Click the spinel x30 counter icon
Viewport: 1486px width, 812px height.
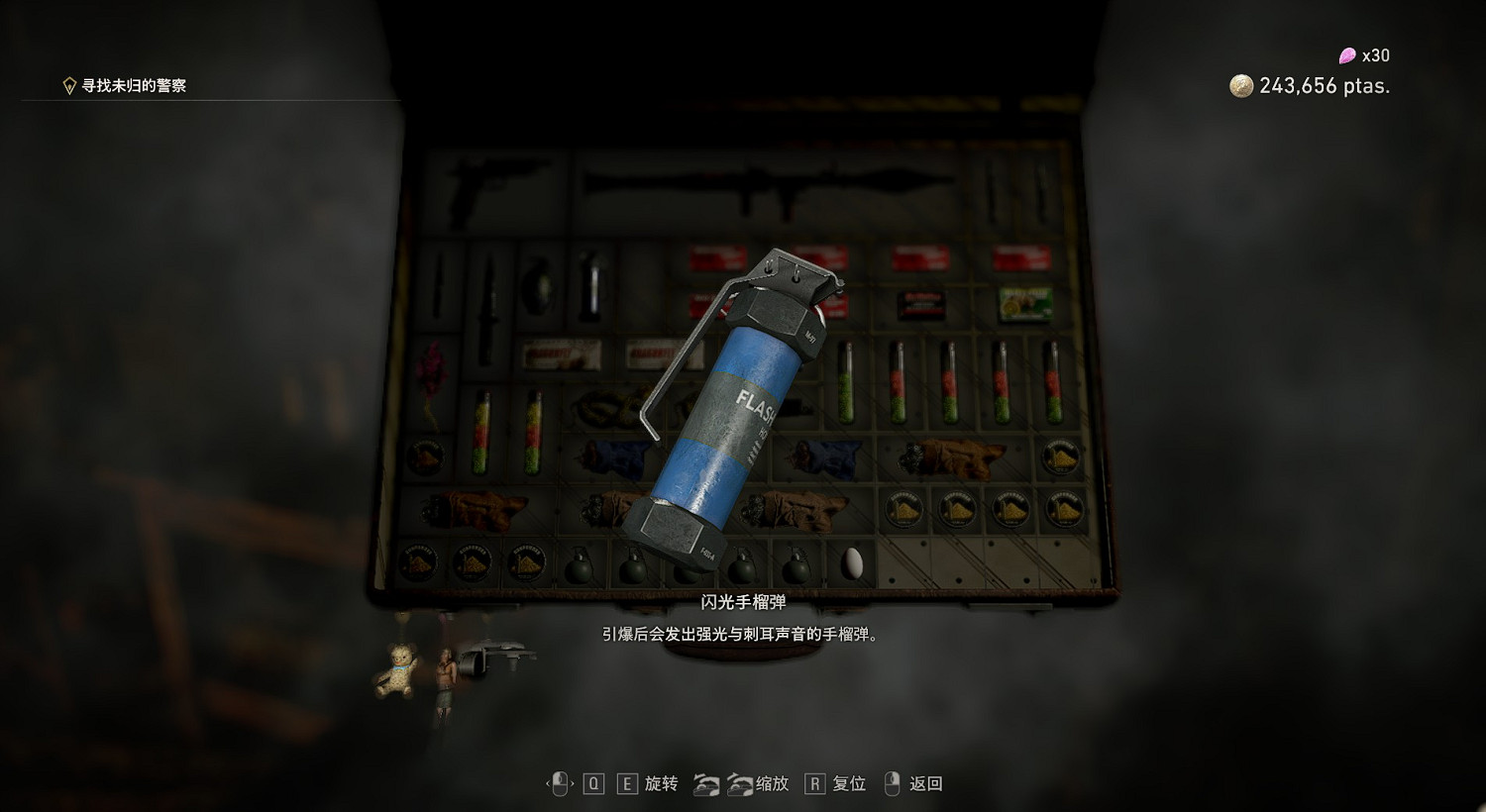[x=1345, y=55]
